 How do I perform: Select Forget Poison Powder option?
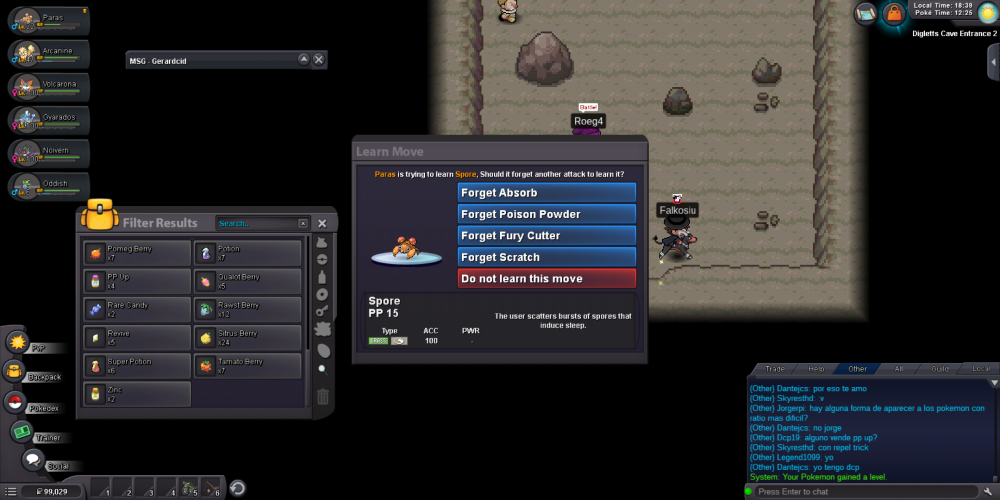(546, 214)
